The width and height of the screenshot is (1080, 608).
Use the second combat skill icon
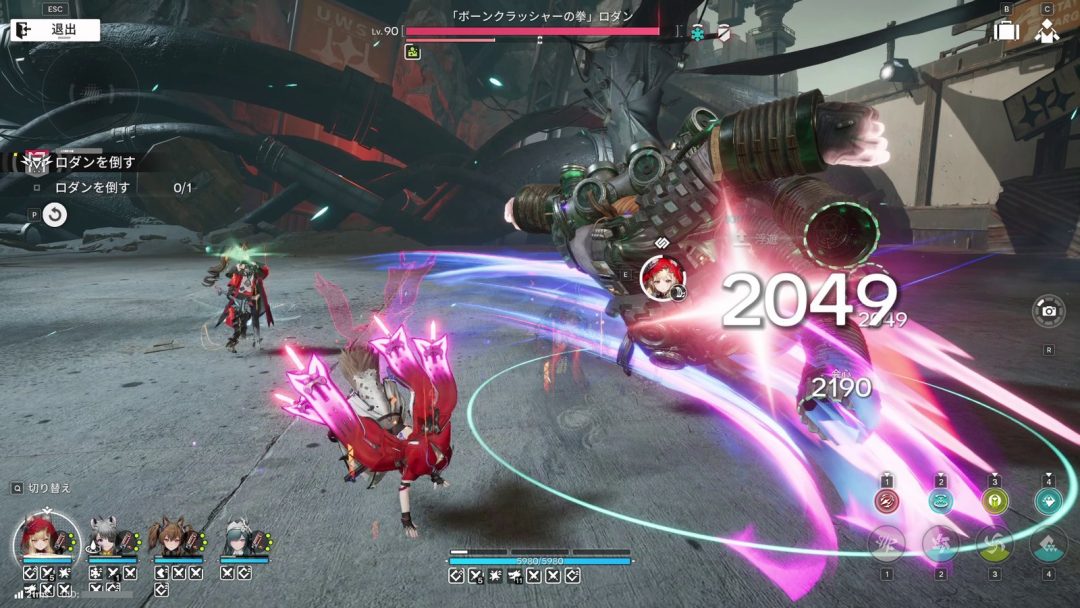pyautogui.click(x=940, y=544)
